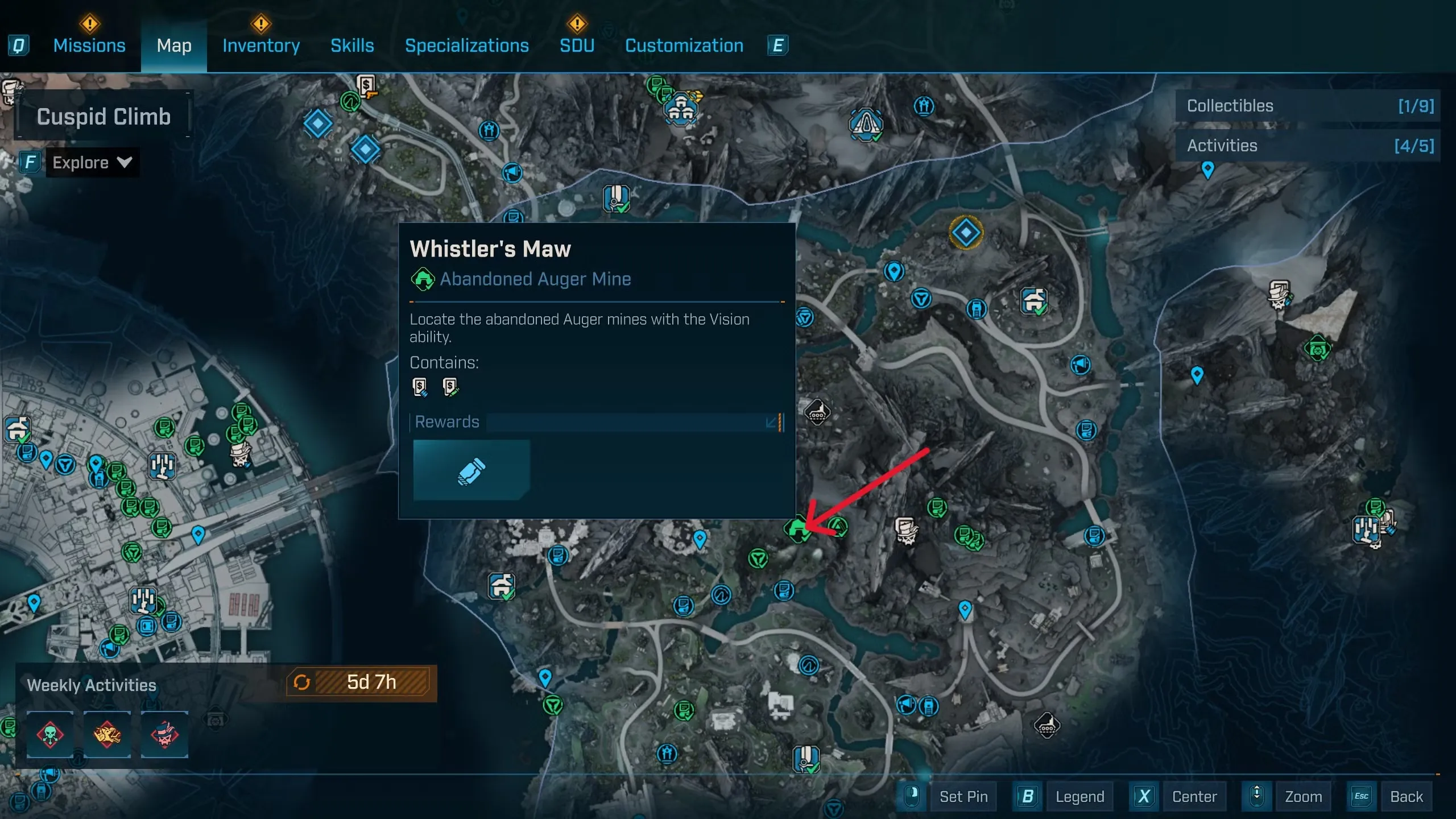Select the Whistler's Maw reward item
This screenshot has width=1456, height=819.
(471, 470)
